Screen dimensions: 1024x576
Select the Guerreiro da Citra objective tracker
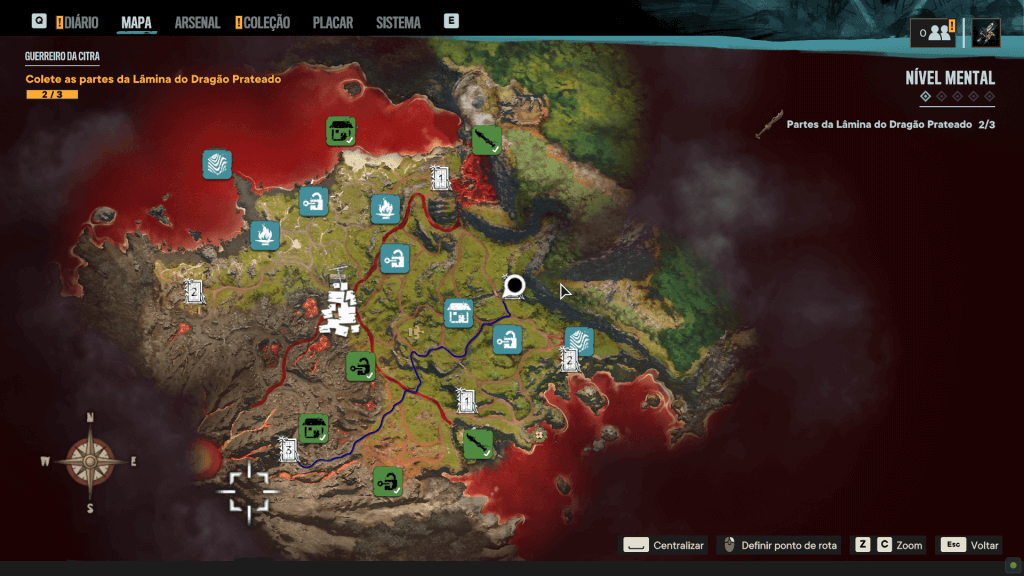point(62,57)
